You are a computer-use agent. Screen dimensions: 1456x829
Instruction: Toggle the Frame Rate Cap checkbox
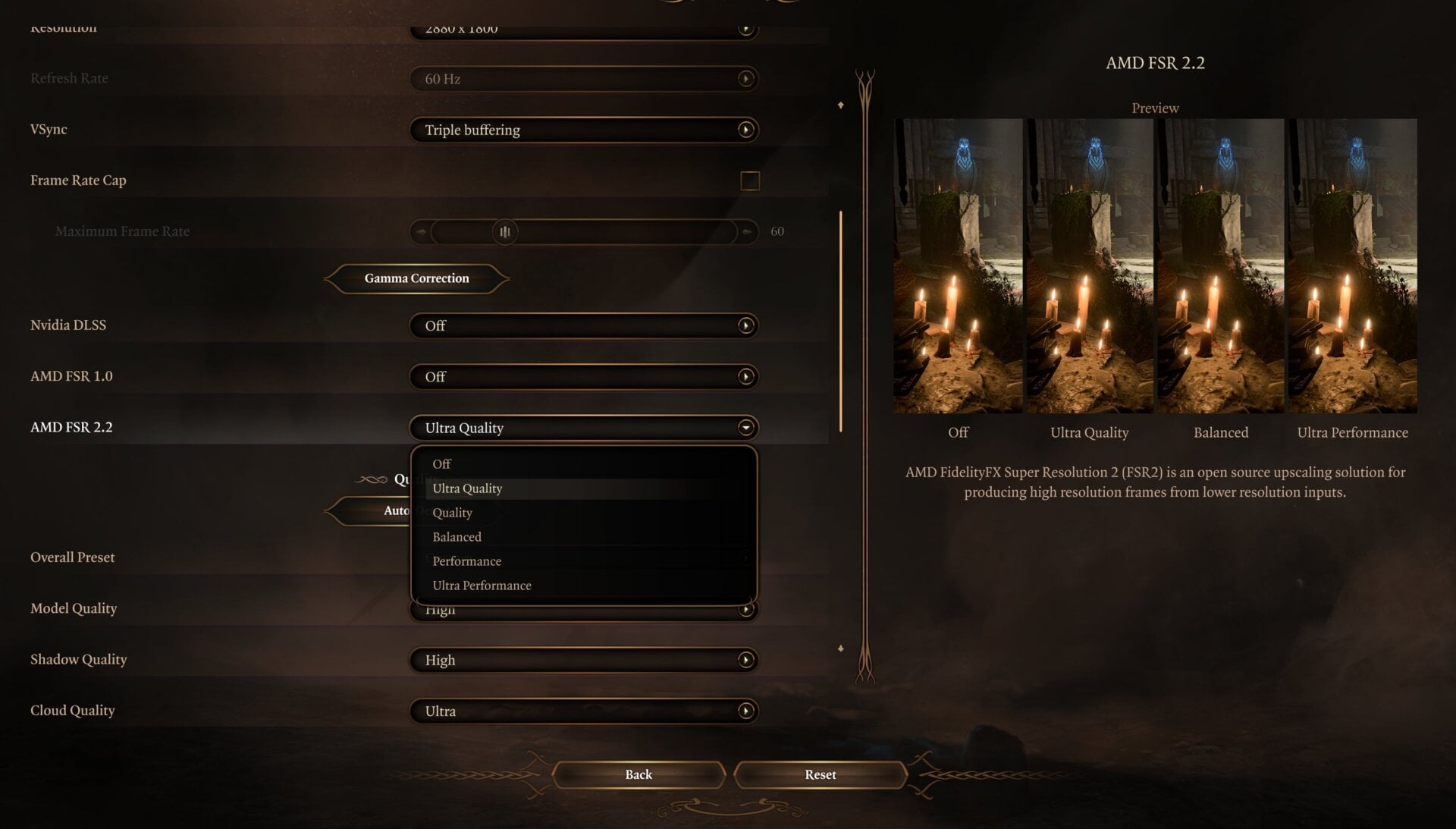click(749, 181)
